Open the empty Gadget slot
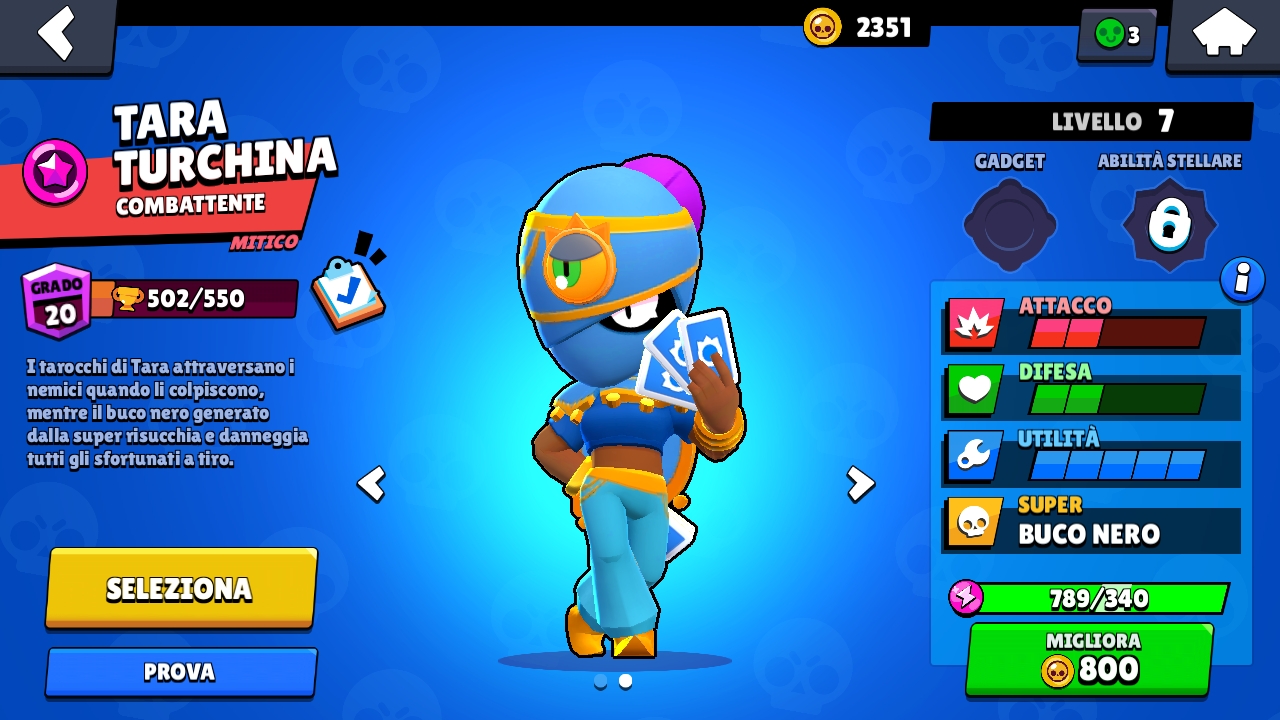This screenshot has width=1280, height=720. [1009, 226]
